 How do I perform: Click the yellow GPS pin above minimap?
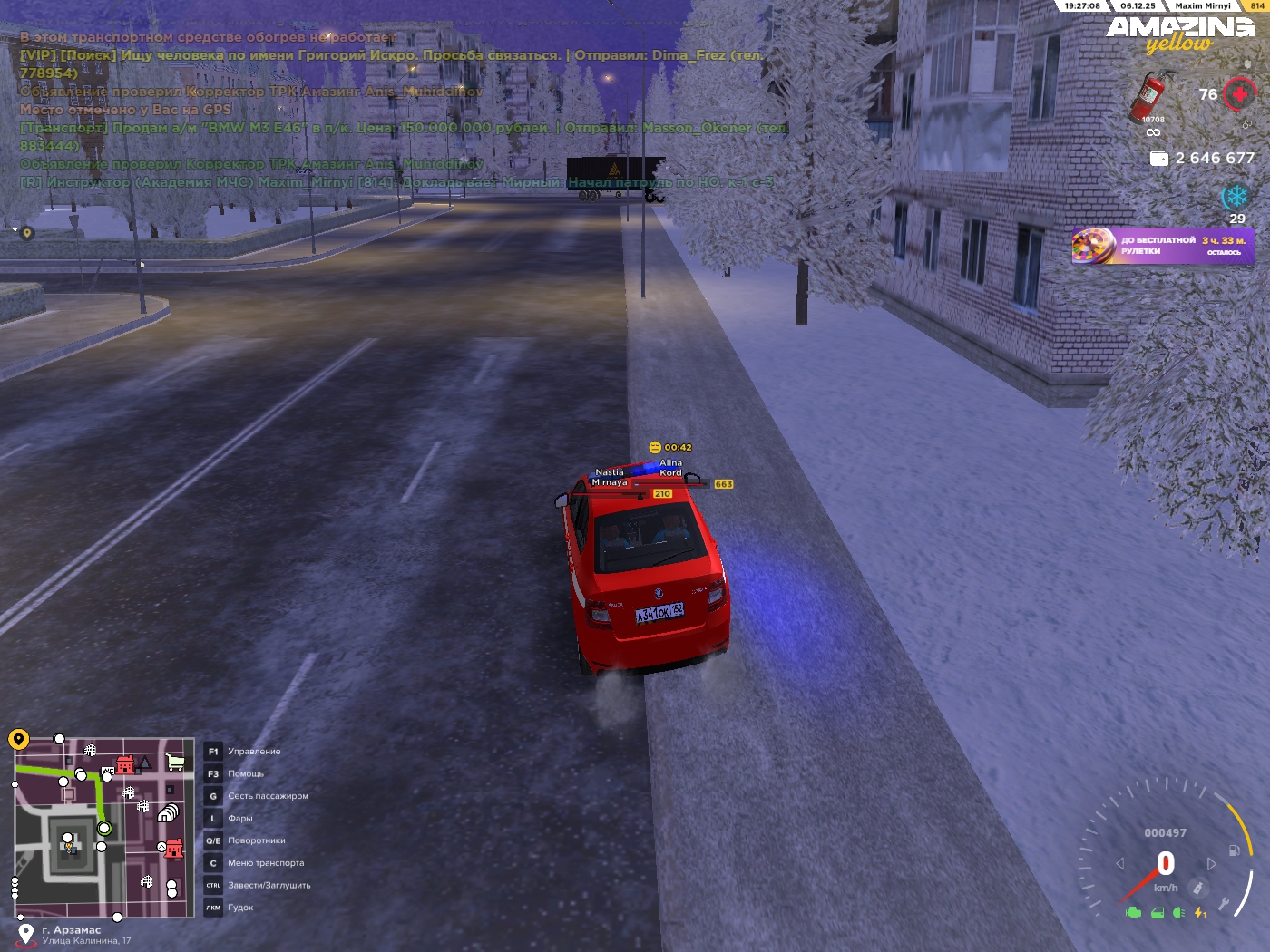19,740
